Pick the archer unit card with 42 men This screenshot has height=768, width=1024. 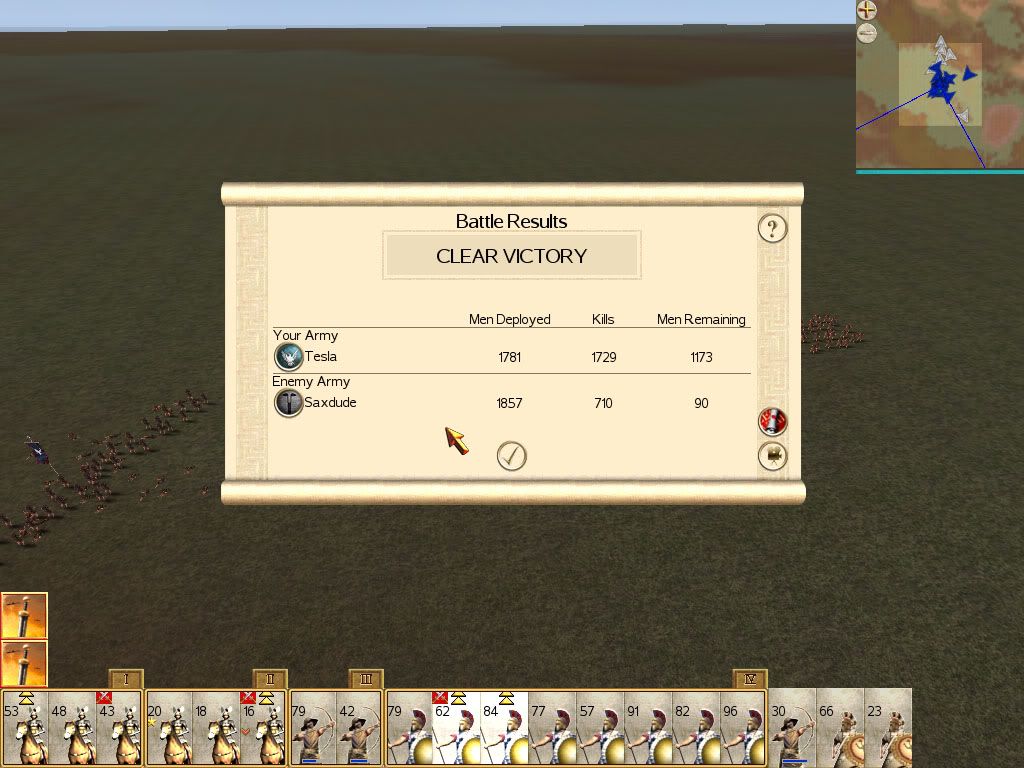[360, 728]
